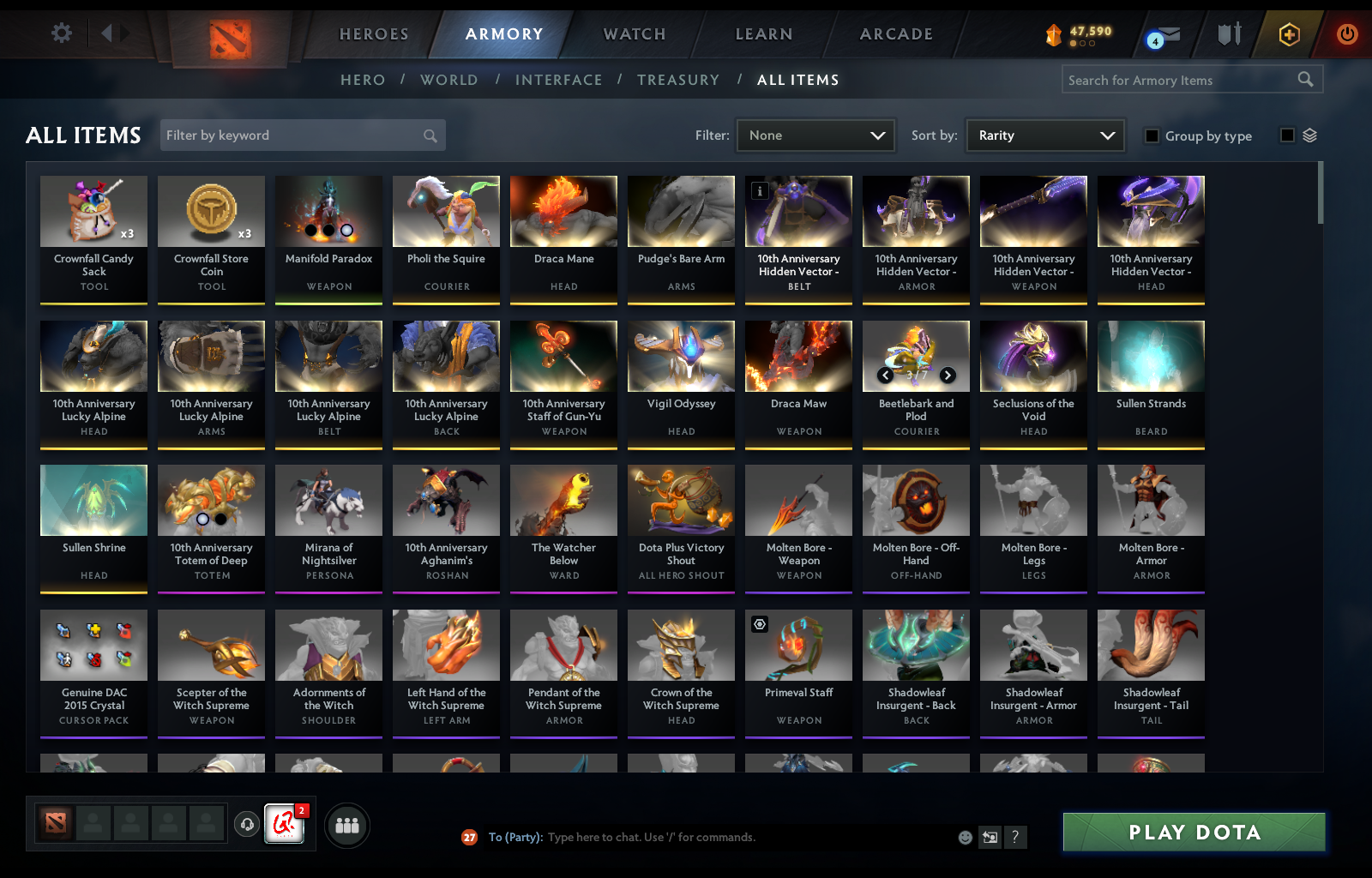
Task: Toggle the stacked layers view checkbox
Action: pos(1286,134)
